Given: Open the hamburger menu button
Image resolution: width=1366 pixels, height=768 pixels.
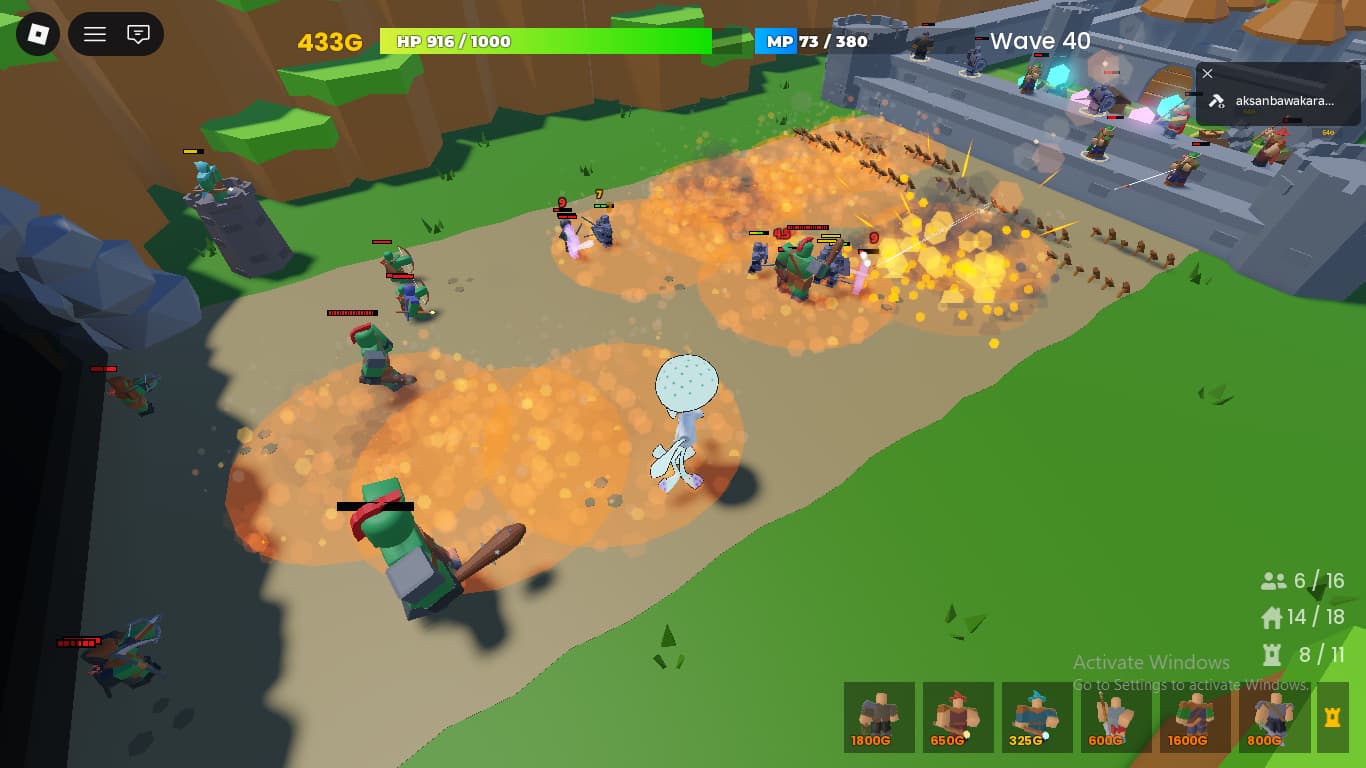Looking at the screenshot, I should click(95, 34).
